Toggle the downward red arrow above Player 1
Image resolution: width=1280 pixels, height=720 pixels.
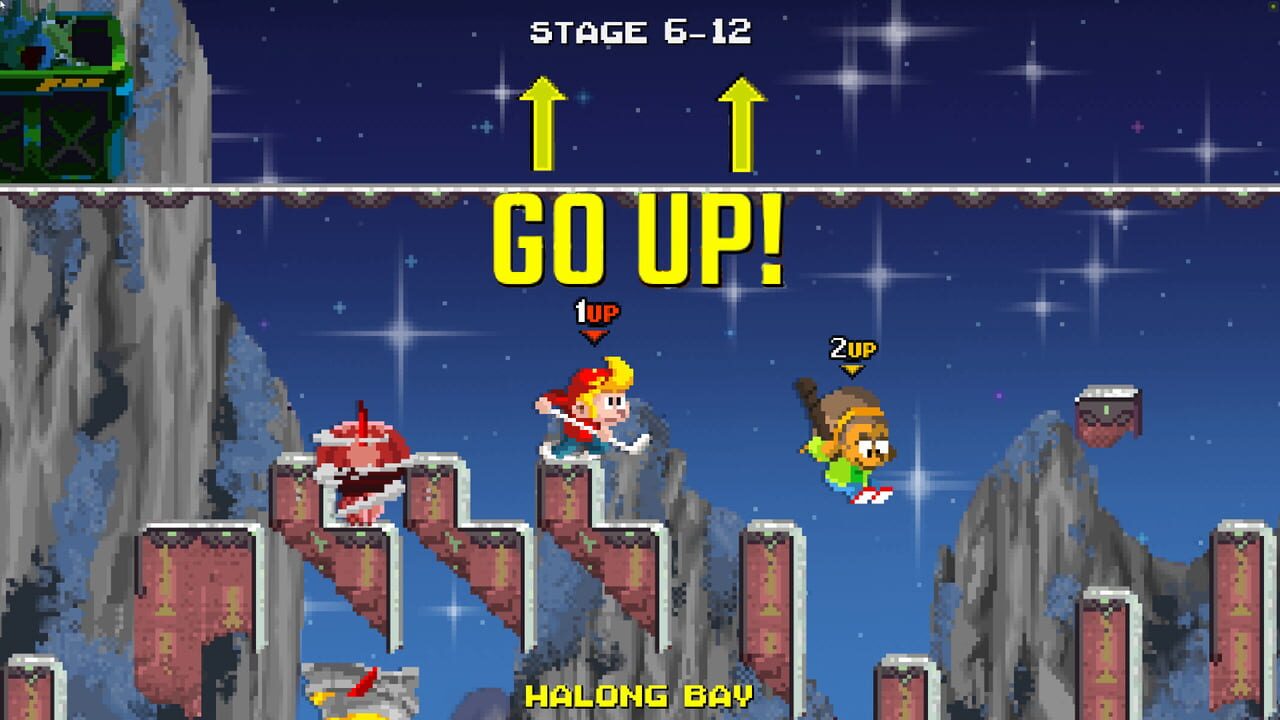[x=595, y=335]
